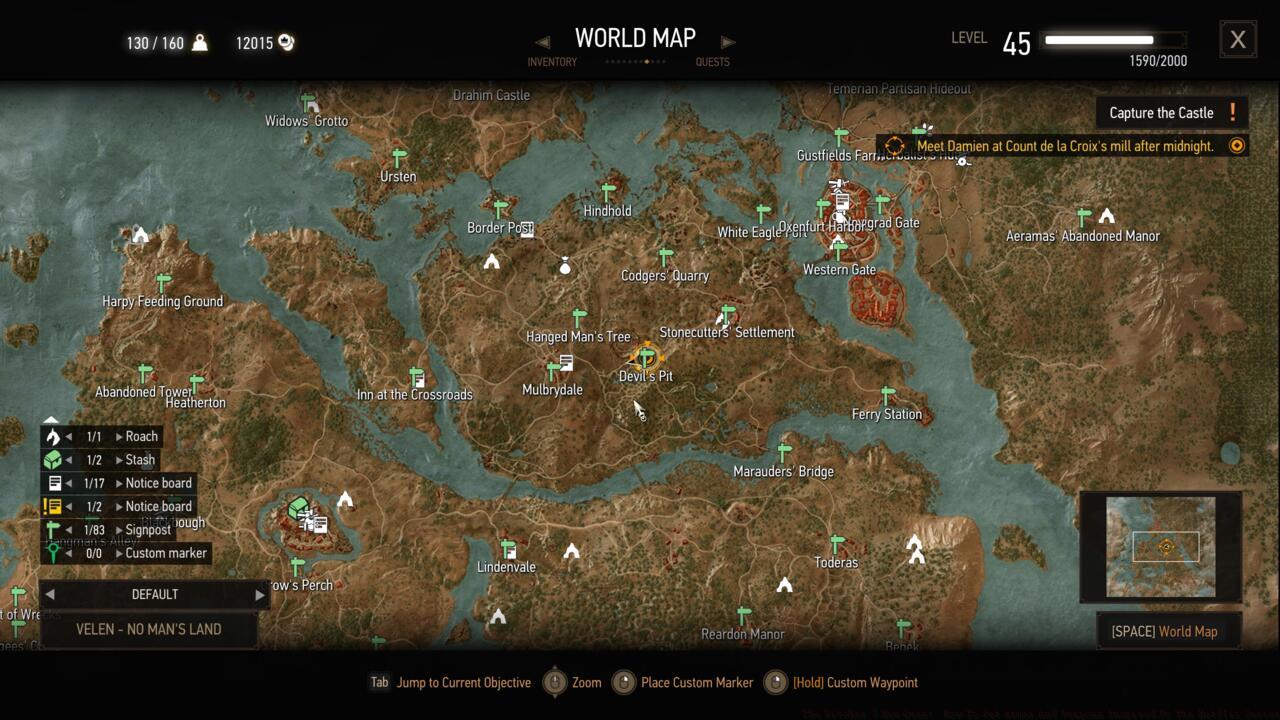Collapse the map legend panel using the top chevron

[51, 420]
